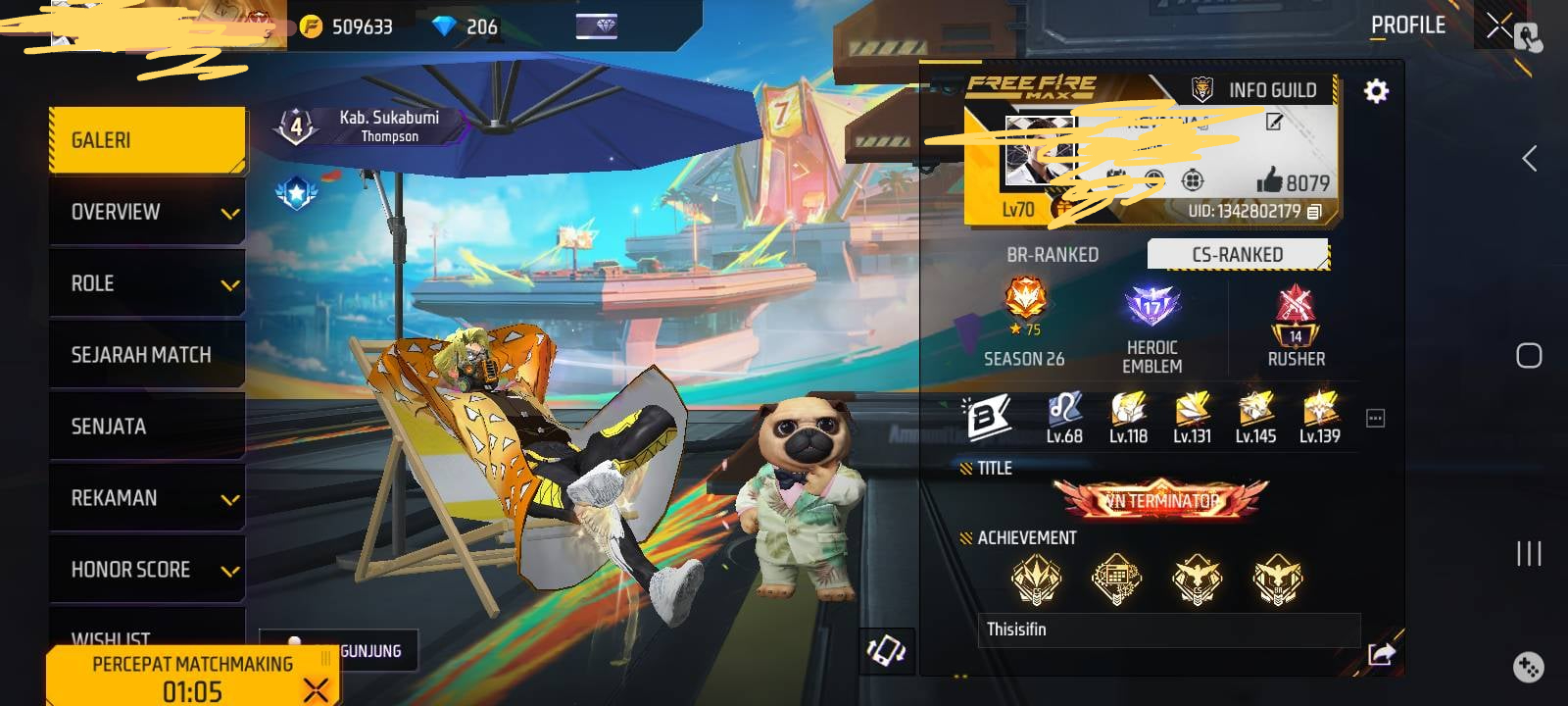Expand the Overview sidebar section
Image resolution: width=1568 pixels, height=706 pixels.
pyautogui.click(x=145, y=211)
